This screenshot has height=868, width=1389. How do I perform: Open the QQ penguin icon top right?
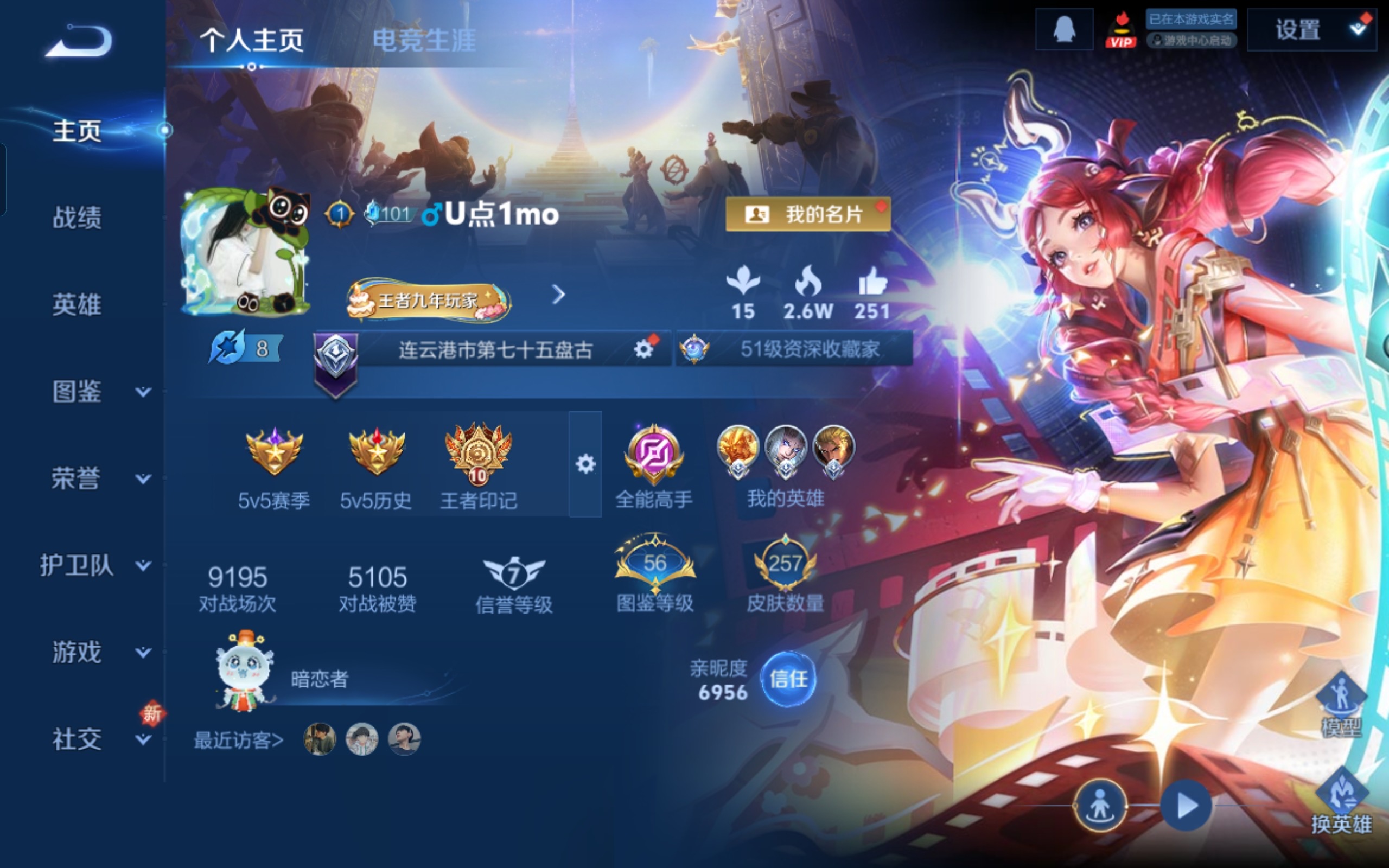[x=1063, y=30]
